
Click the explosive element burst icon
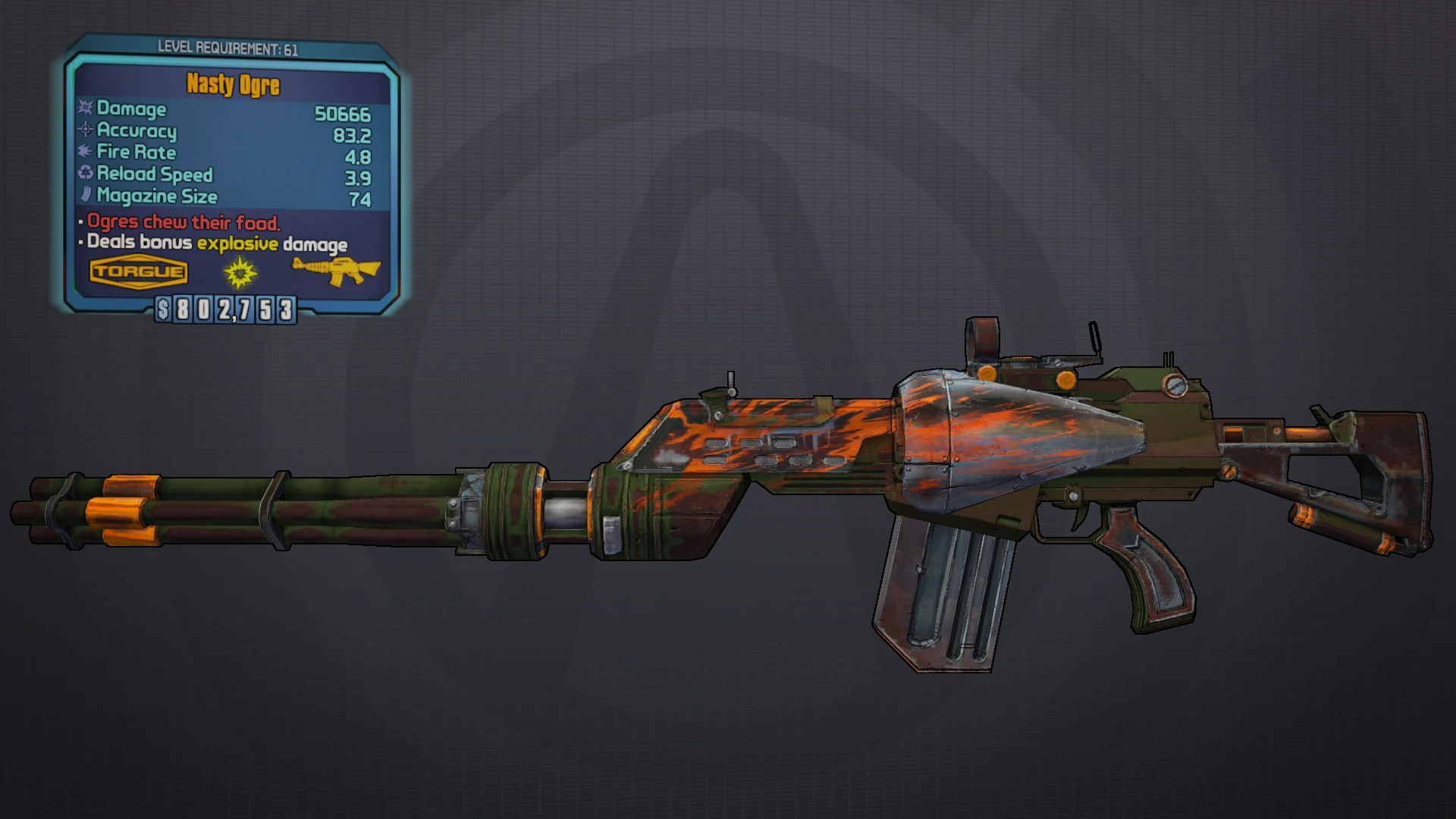tap(238, 274)
